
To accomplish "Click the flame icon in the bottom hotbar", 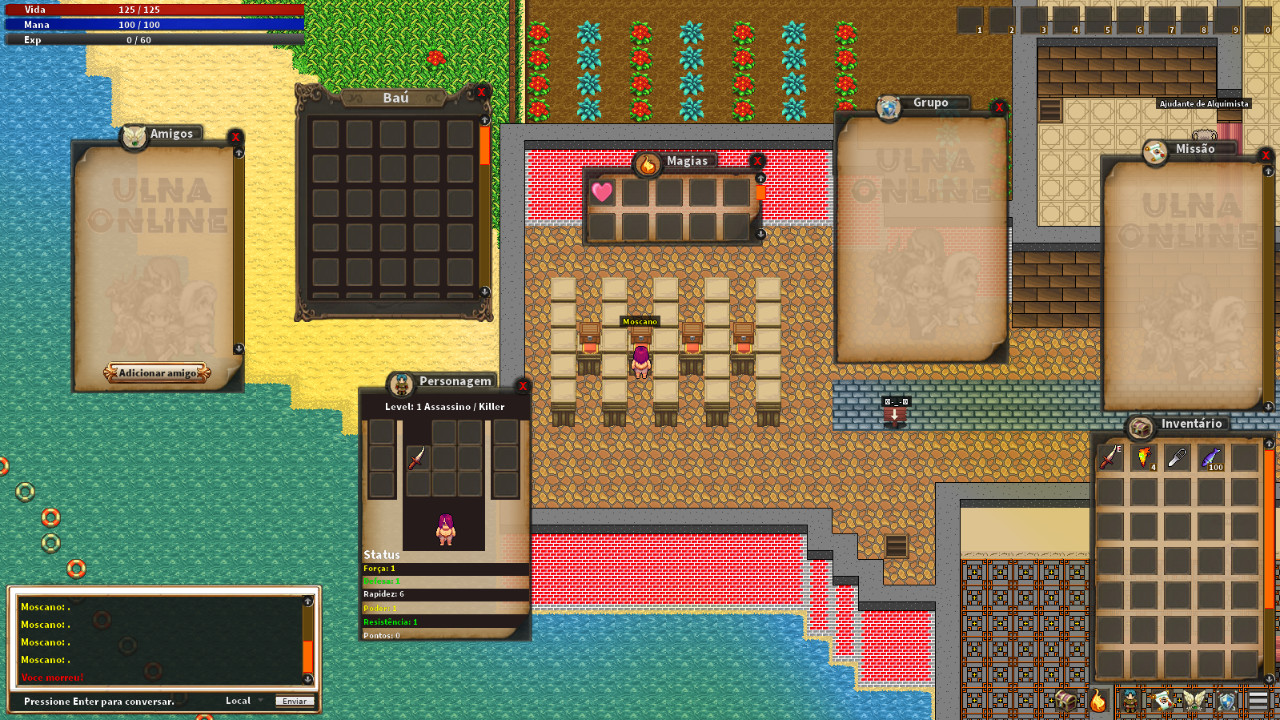I will coord(1097,700).
